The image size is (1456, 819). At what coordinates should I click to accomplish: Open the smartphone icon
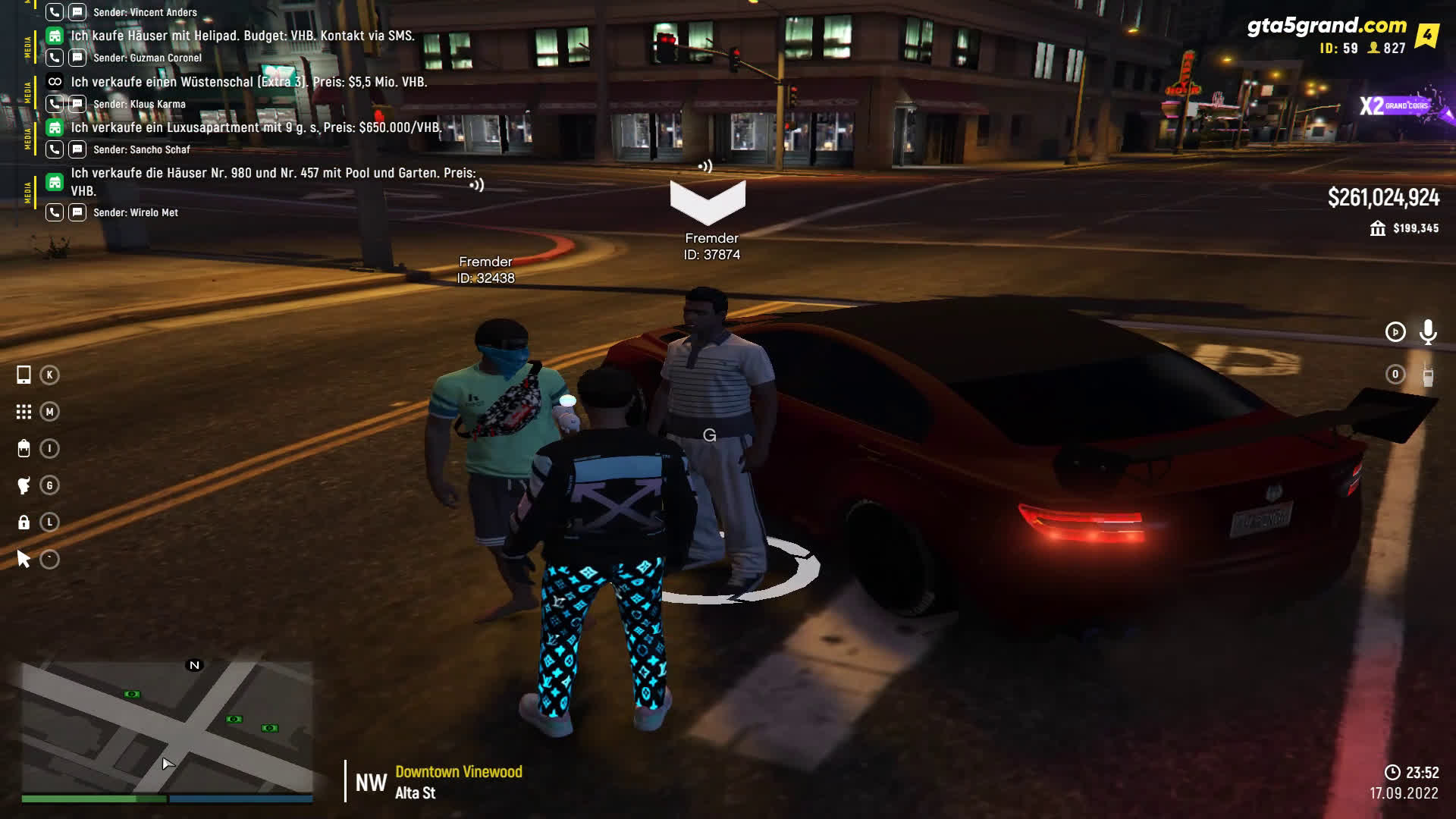click(24, 375)
